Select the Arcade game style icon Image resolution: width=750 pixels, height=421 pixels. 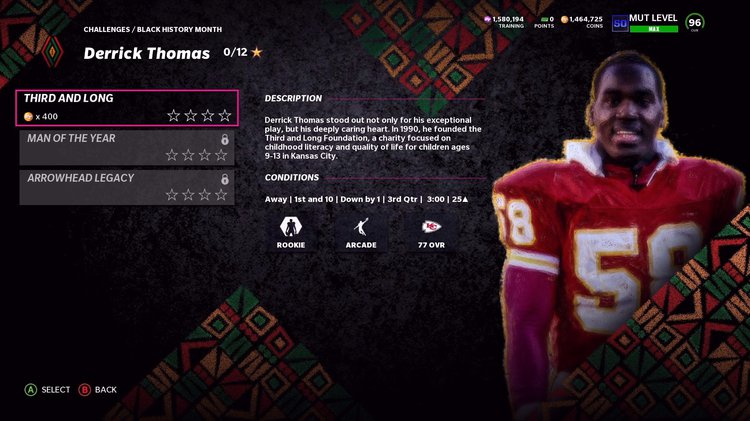tap(360, 225)
